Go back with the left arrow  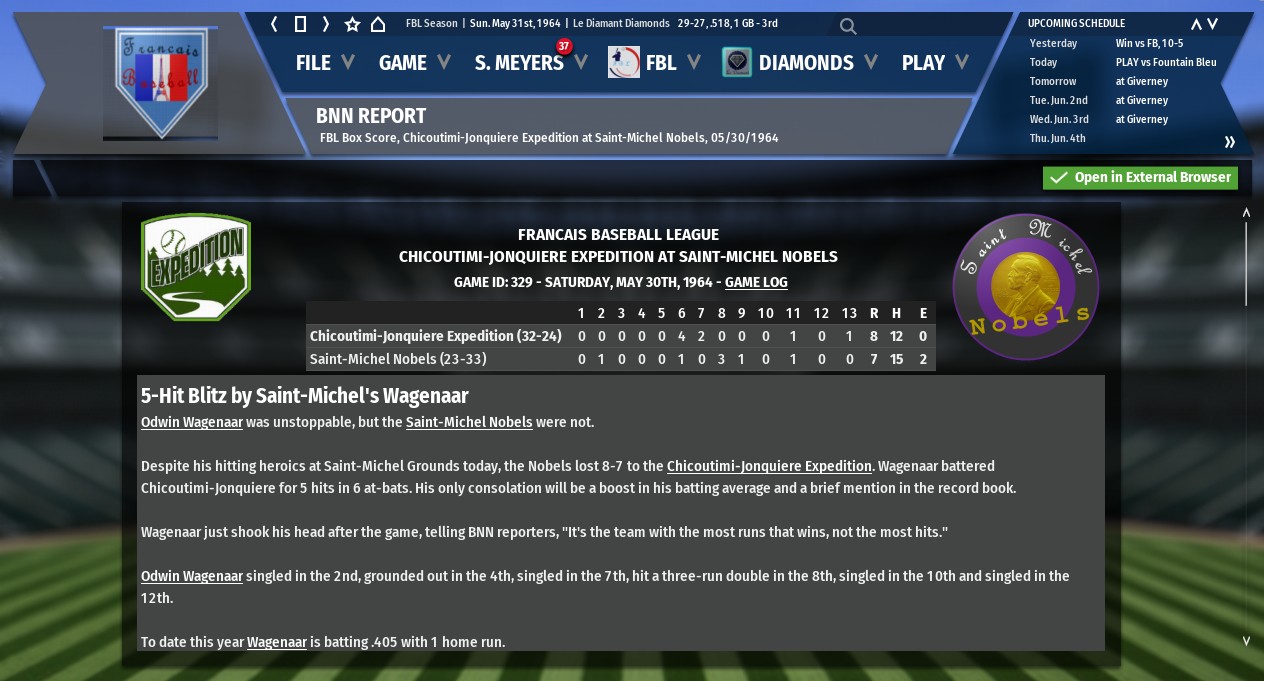coord(275,24)
